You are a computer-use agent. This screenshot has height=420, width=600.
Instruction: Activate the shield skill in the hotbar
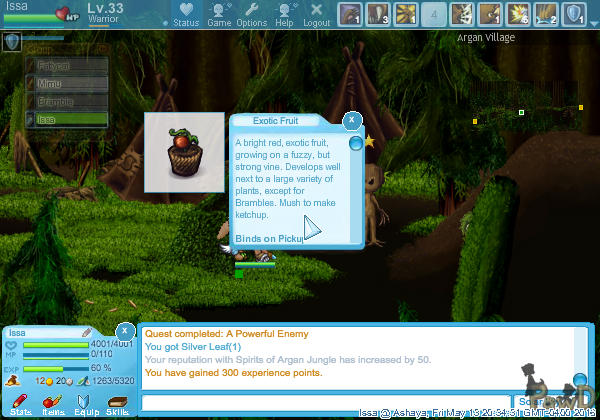point(575,14)
